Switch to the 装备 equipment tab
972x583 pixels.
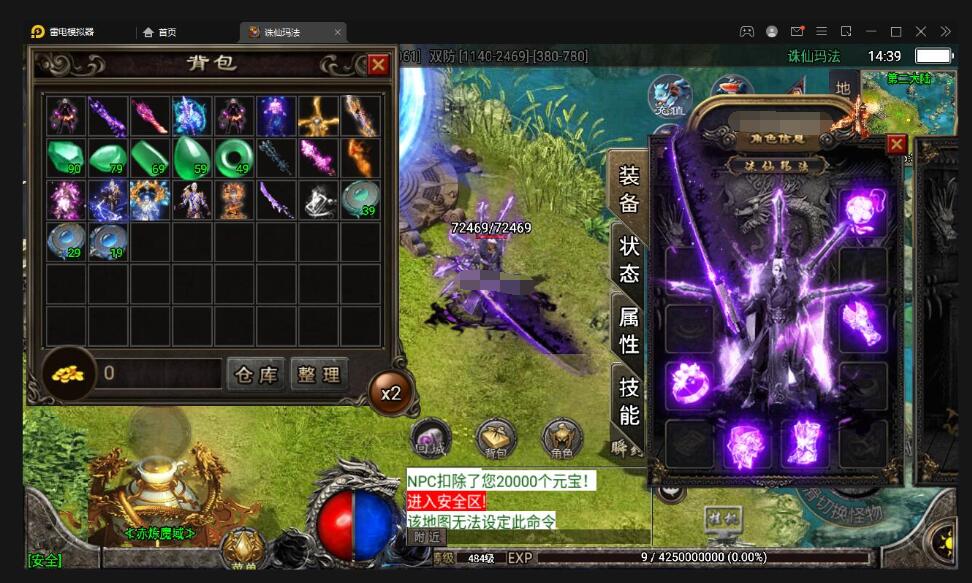click(x=629, y=189)
